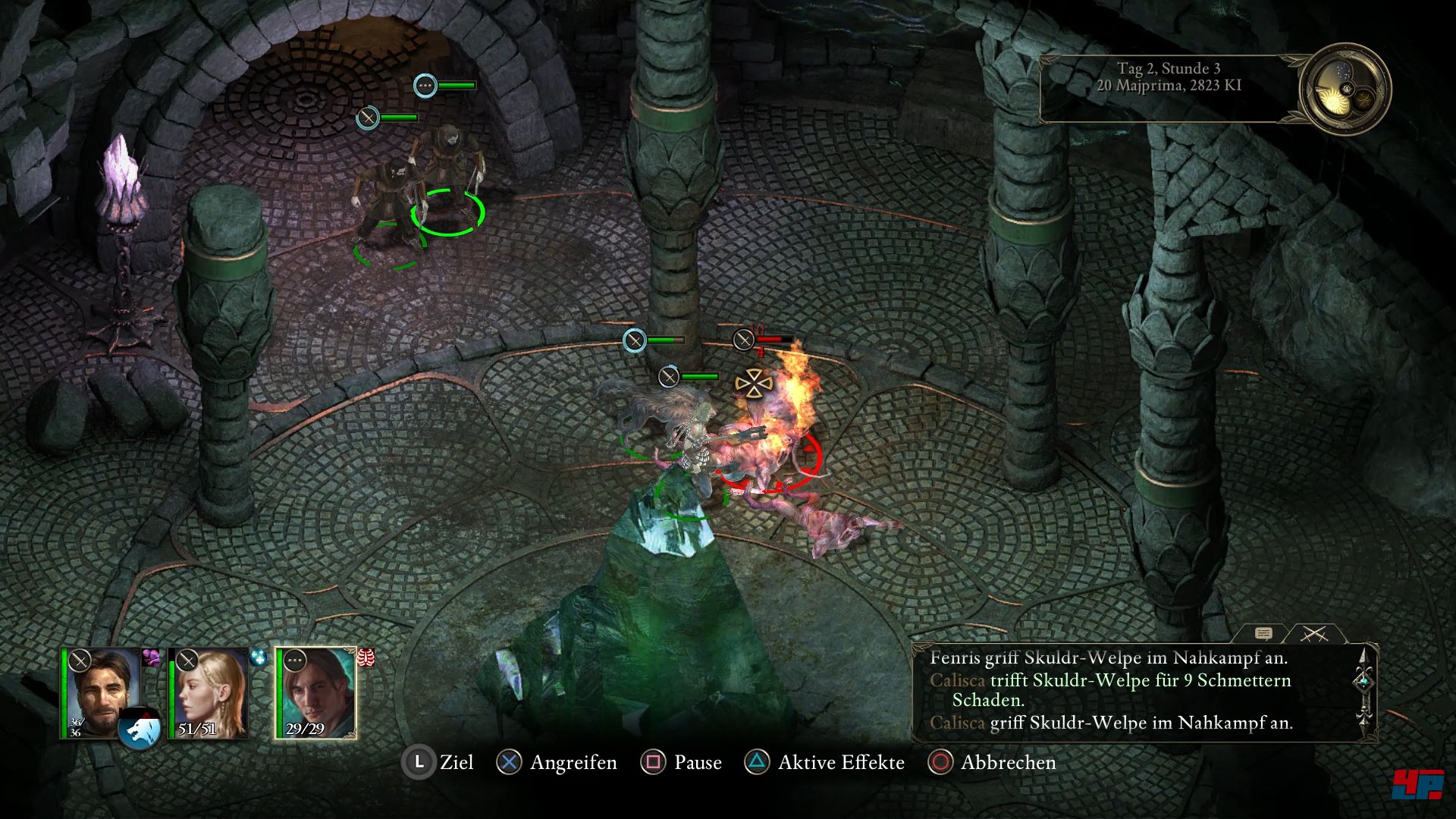This screenshot has width=1456, height=819.
Task: Click the combat log scrollbar handle
Action: click(x=1363, y=682)
